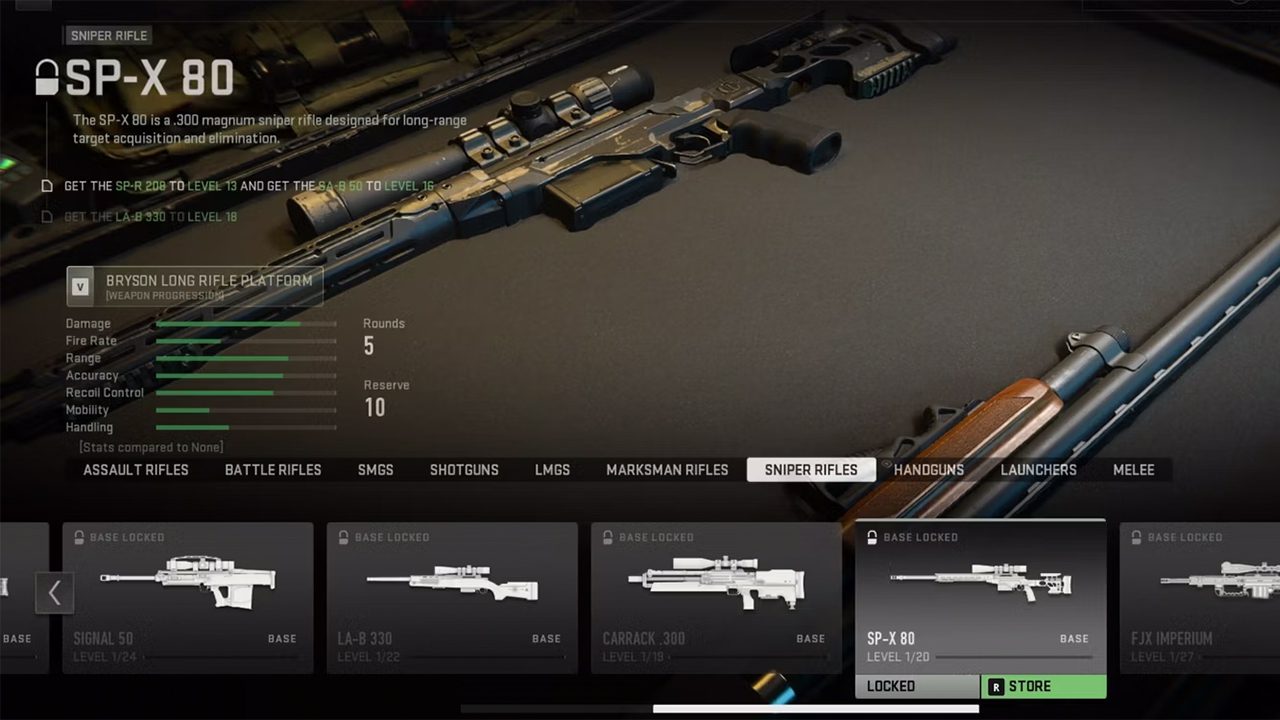
Task: Open Bryson Long Rifle Platform weapon progression
Action: click(195, 286)
